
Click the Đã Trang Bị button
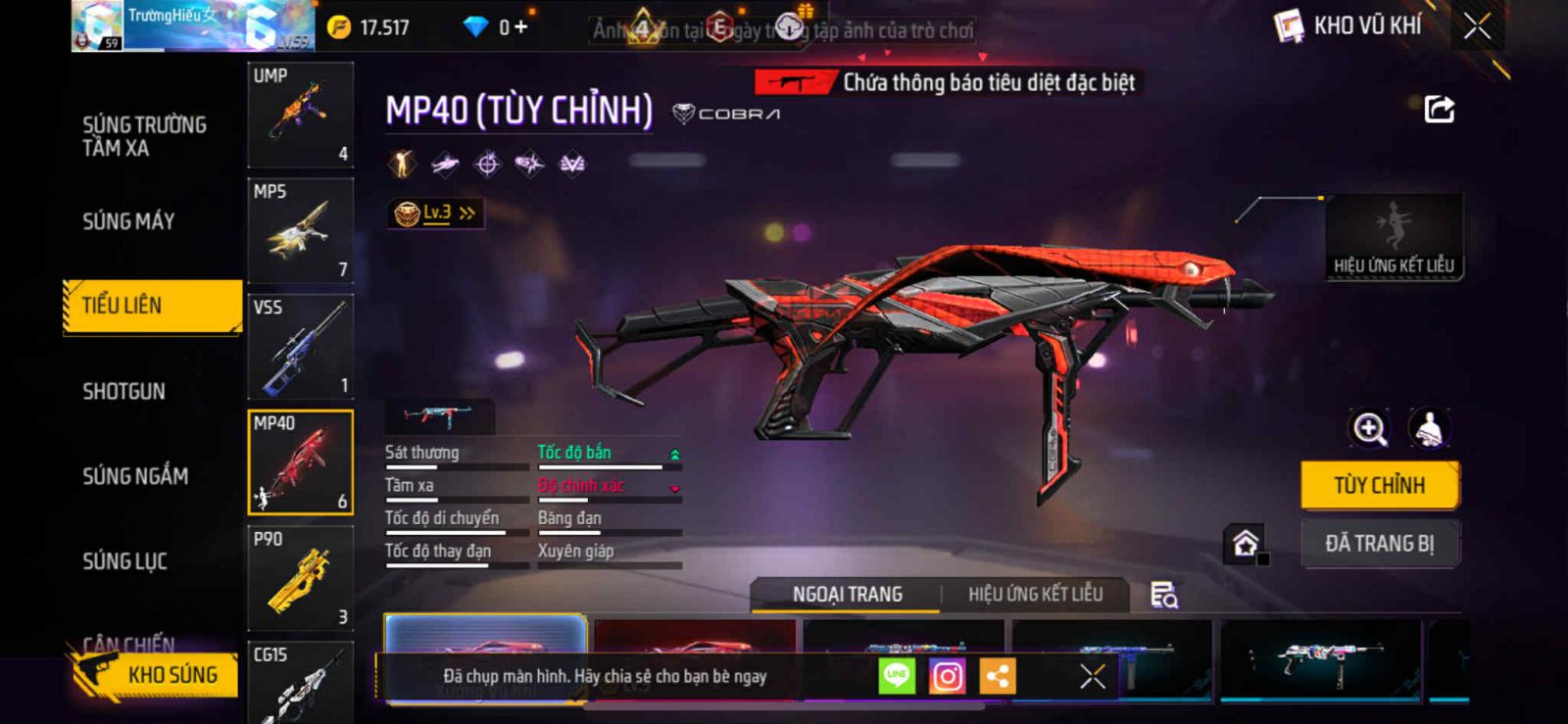pos(1379,543)
